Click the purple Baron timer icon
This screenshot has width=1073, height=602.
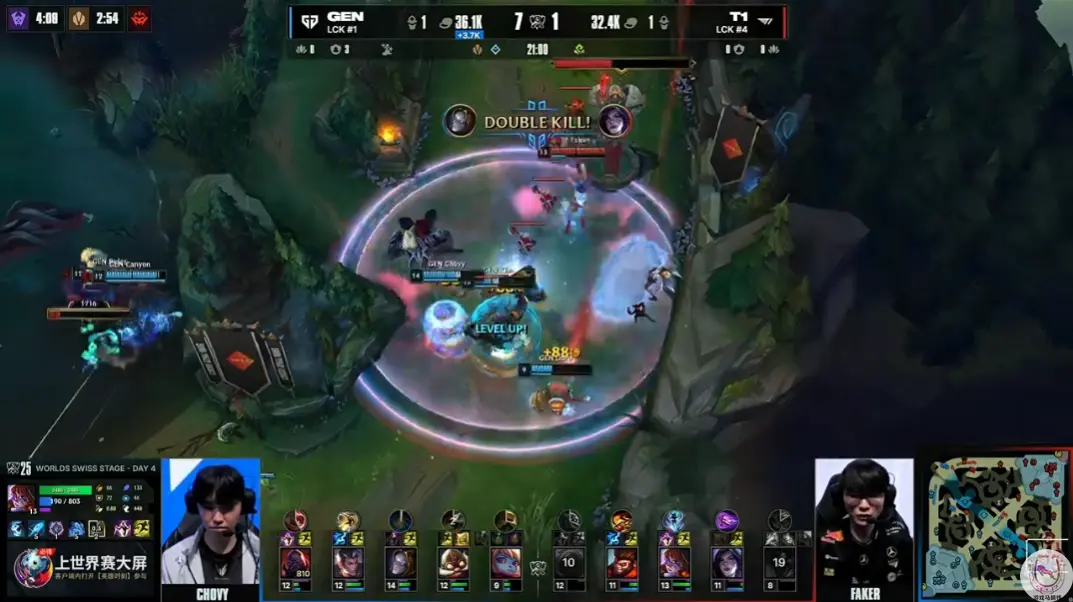pyautogui.click(x=19, y=18)
